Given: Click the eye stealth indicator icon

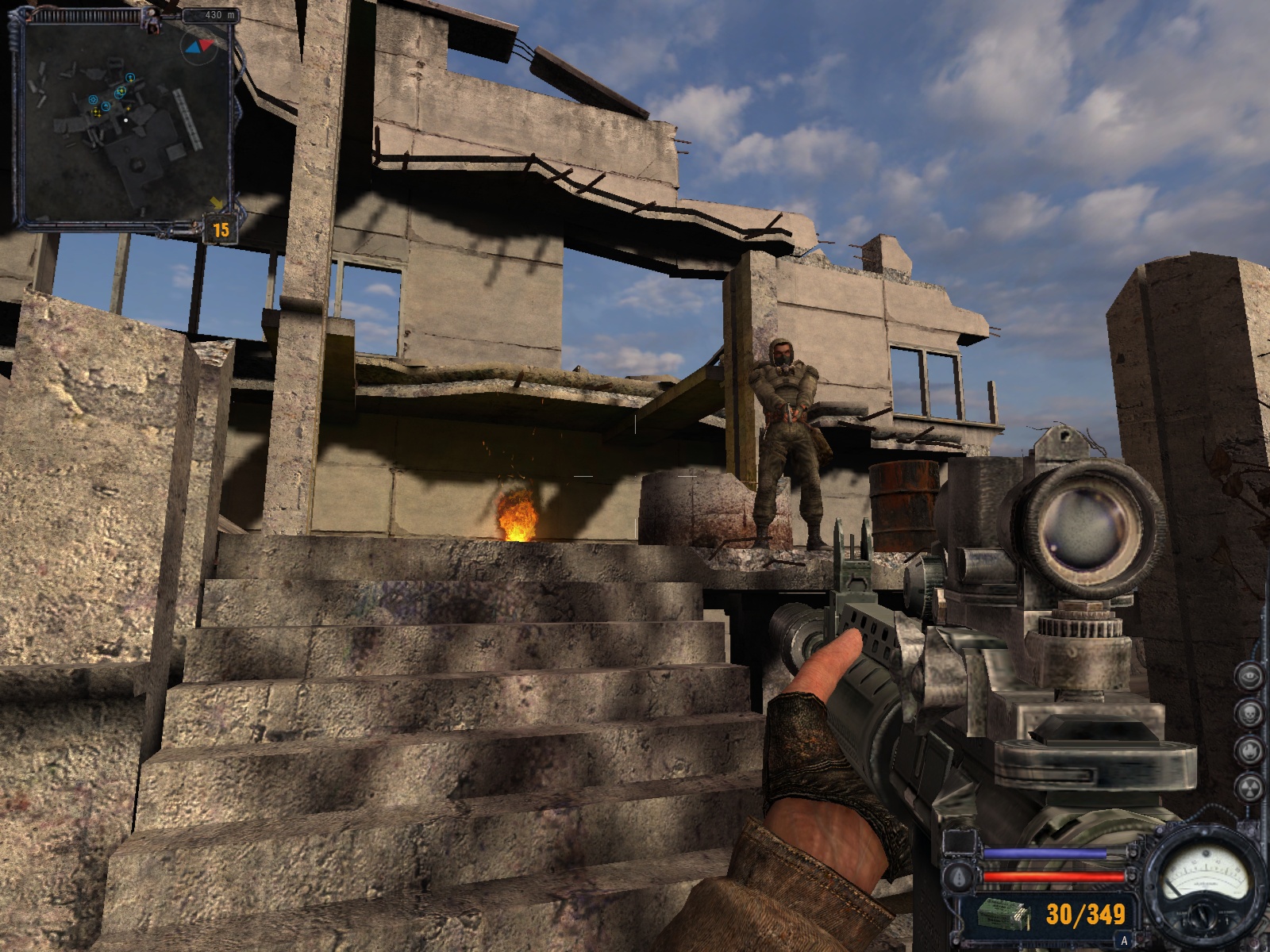Looking at the screenshot, I should [x=1249, y=675].
